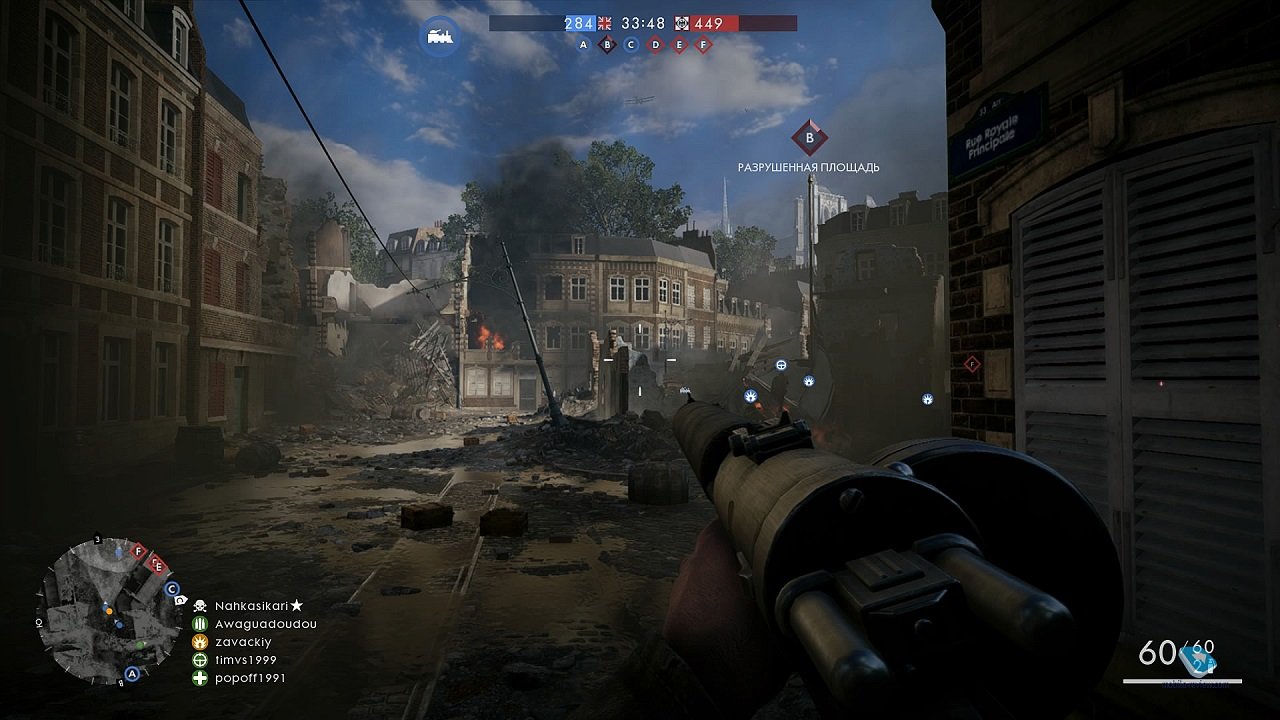Click objective D diamond in the top bar
The width and height of the screenshot is (1280, 720).
(x=656, y=45)
